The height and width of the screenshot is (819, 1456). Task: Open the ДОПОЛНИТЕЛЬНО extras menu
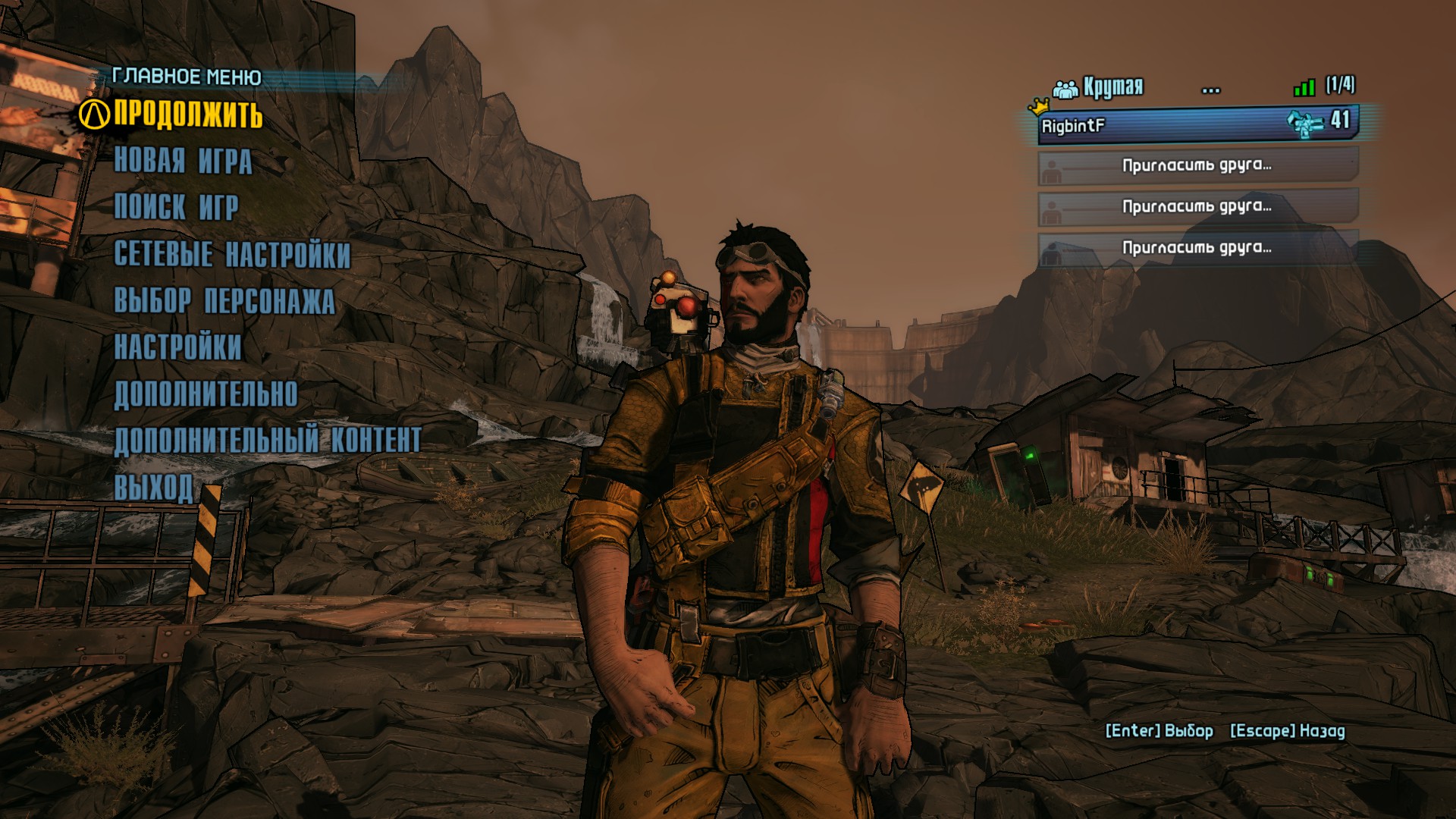point(206,394)
